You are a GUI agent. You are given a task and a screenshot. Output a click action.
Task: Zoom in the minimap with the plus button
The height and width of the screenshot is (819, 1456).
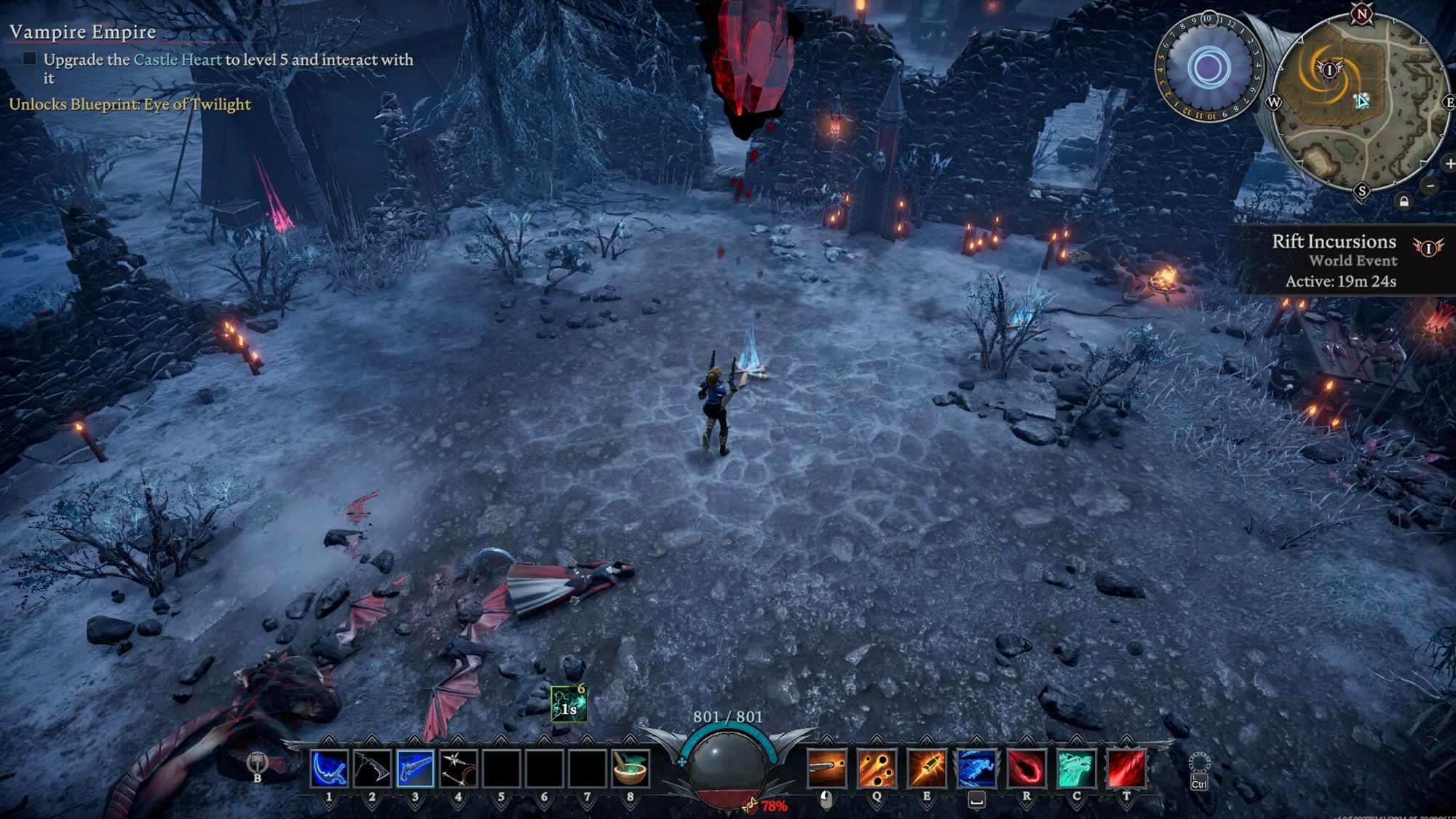coord(1450,164)
